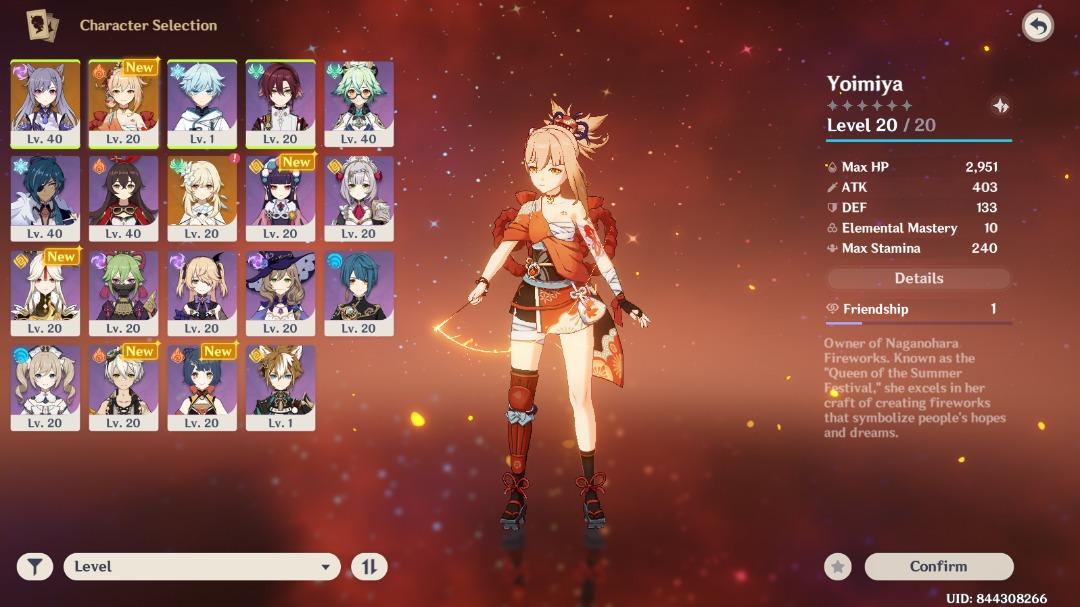
Task: Open the character filter funnel
Action: pos(35,567)
